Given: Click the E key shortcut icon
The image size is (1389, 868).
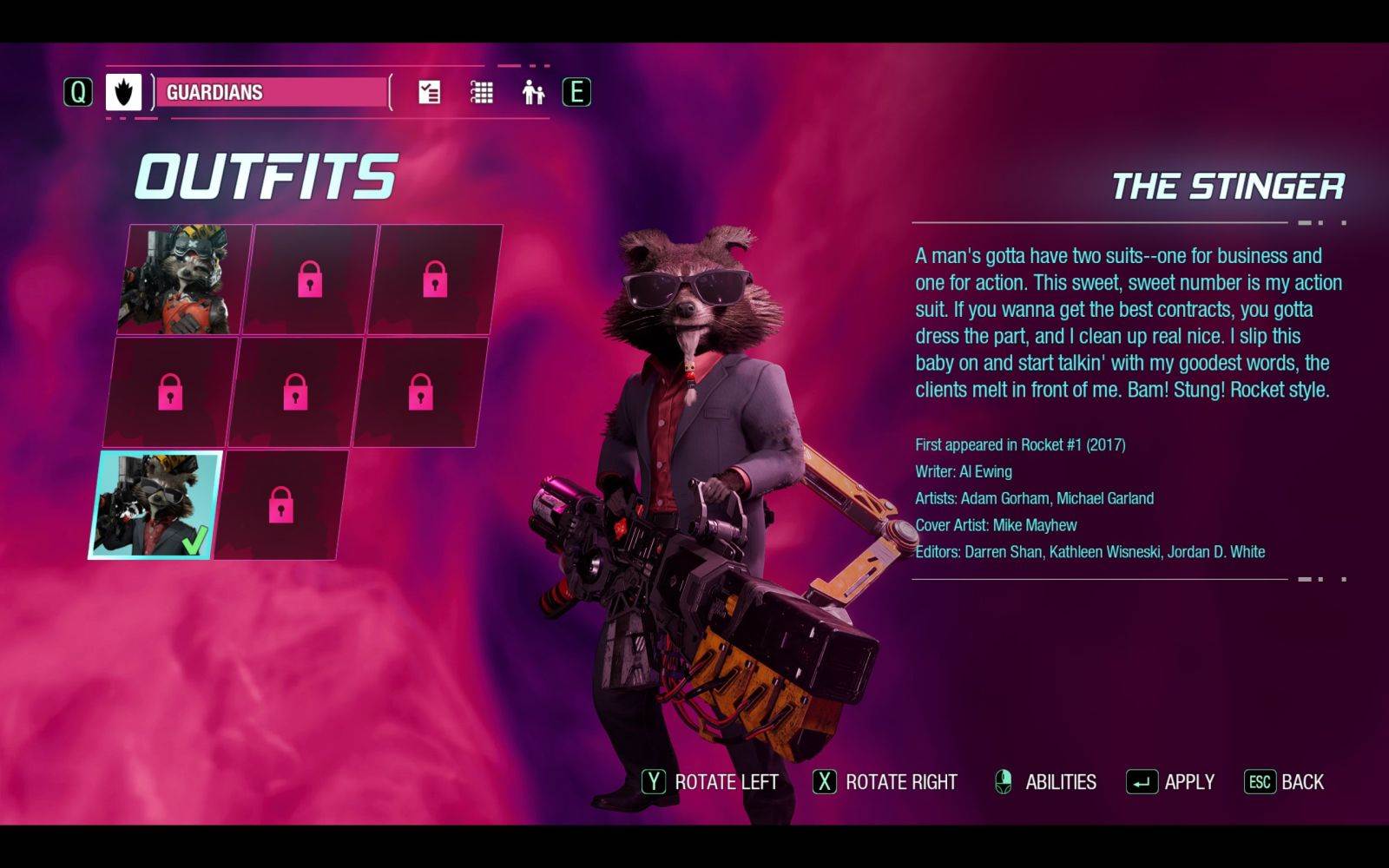Looking at the screenshot, I should 576,93.
